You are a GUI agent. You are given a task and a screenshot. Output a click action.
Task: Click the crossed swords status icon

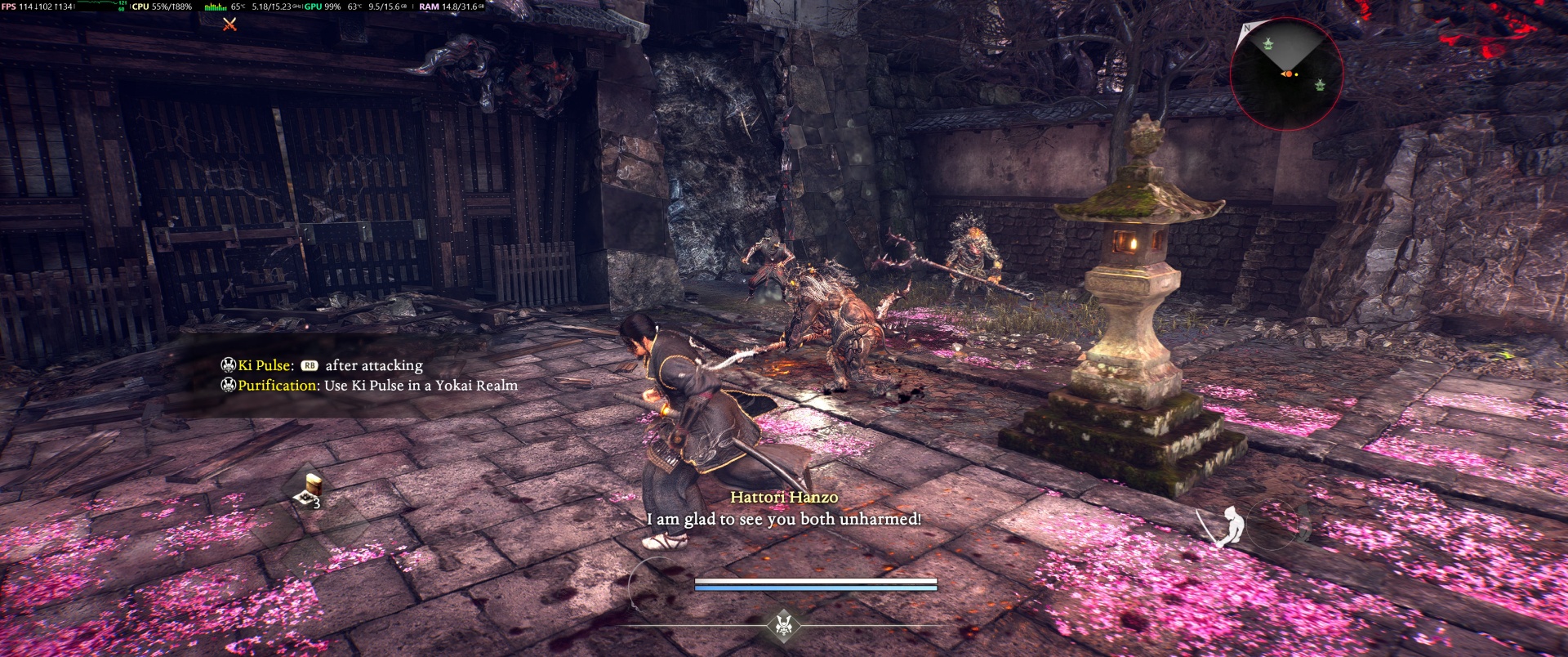pyautogui.click(x=229, y=24)
